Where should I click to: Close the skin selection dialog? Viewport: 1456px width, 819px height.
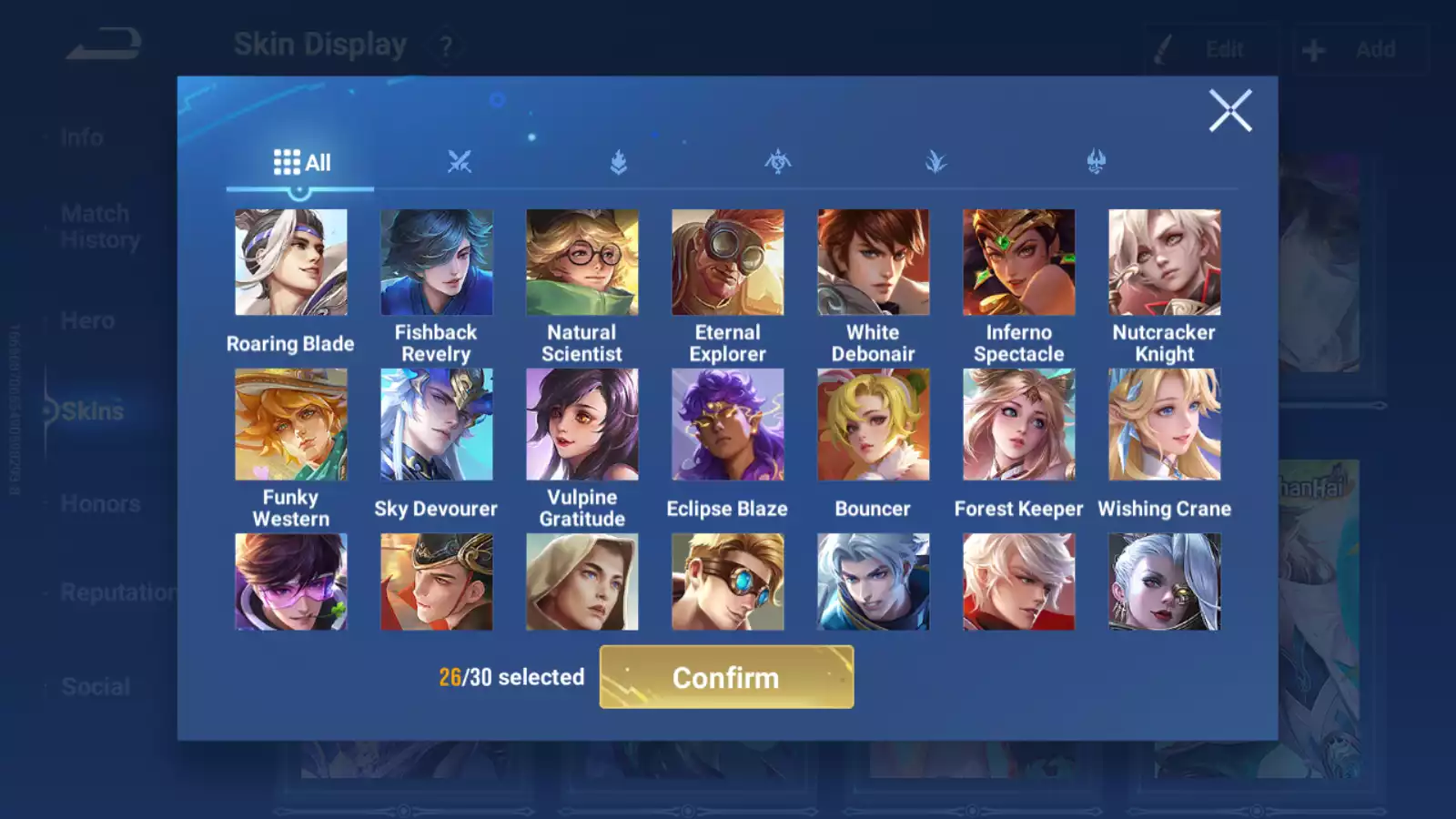click(x=1229, y=111)
